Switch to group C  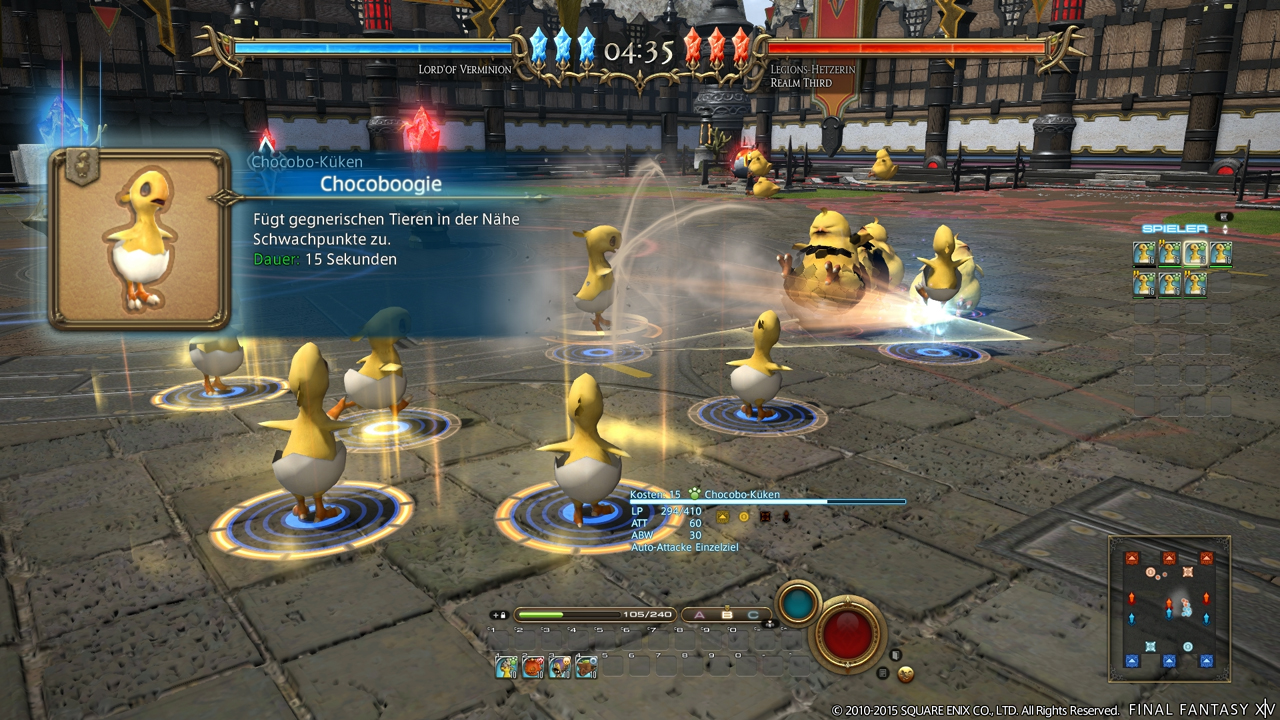coord(753,615)
